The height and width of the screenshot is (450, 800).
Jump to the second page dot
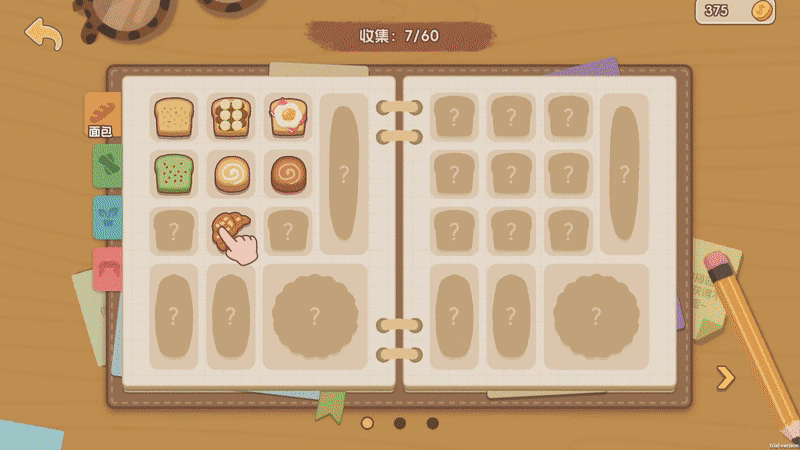[x=400, y=423]
